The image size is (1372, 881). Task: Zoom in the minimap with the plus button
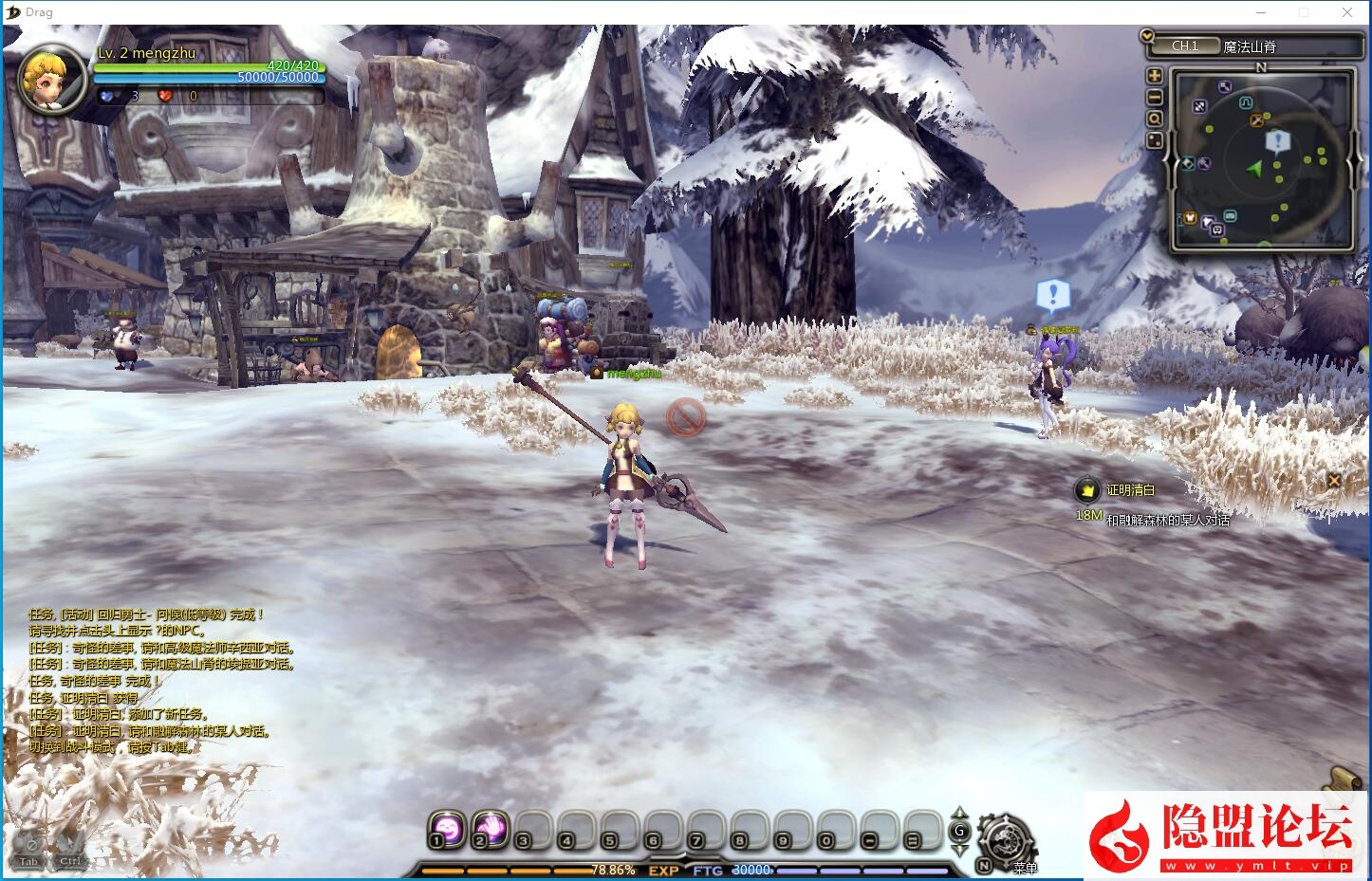(1155, 76)
